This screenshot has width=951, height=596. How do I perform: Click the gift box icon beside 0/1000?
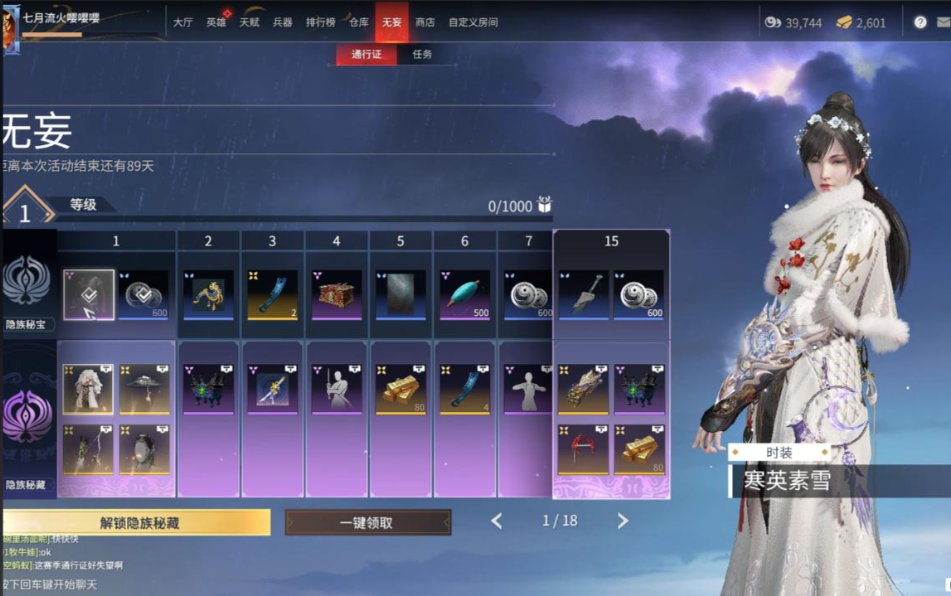(544, 205)
